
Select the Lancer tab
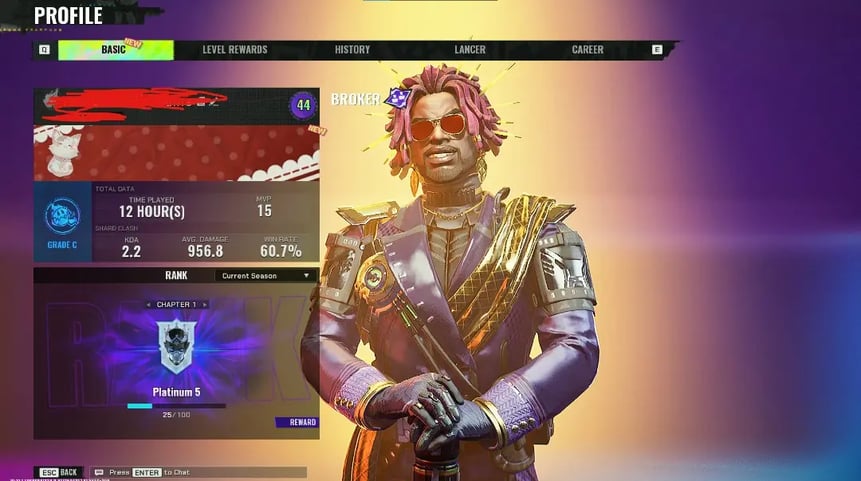point(470,50)
